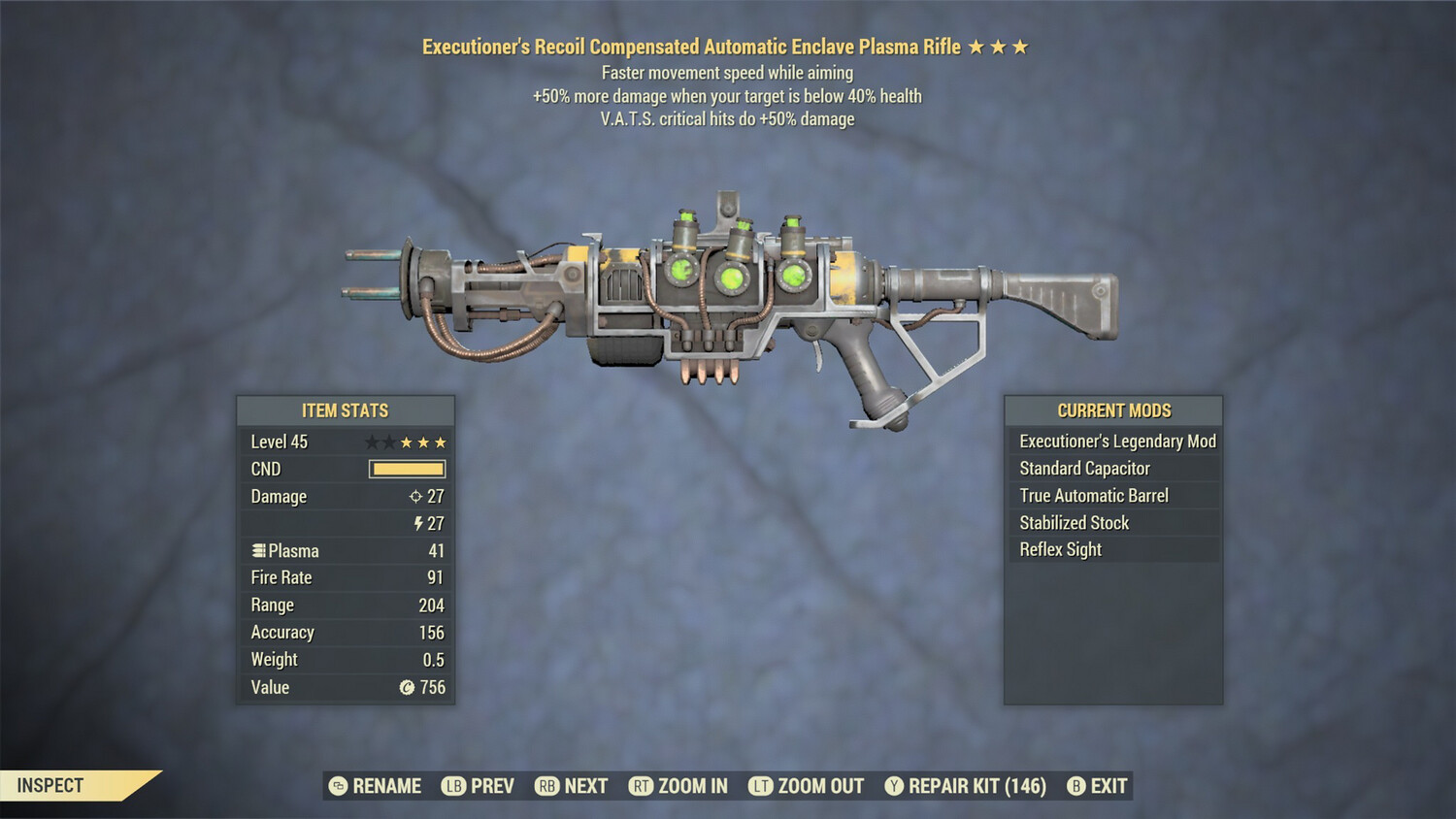This screenshot has height=819, width=1456.
Task: Select the Executioner's Legendary Mod entry
Action: (1116, 441)
